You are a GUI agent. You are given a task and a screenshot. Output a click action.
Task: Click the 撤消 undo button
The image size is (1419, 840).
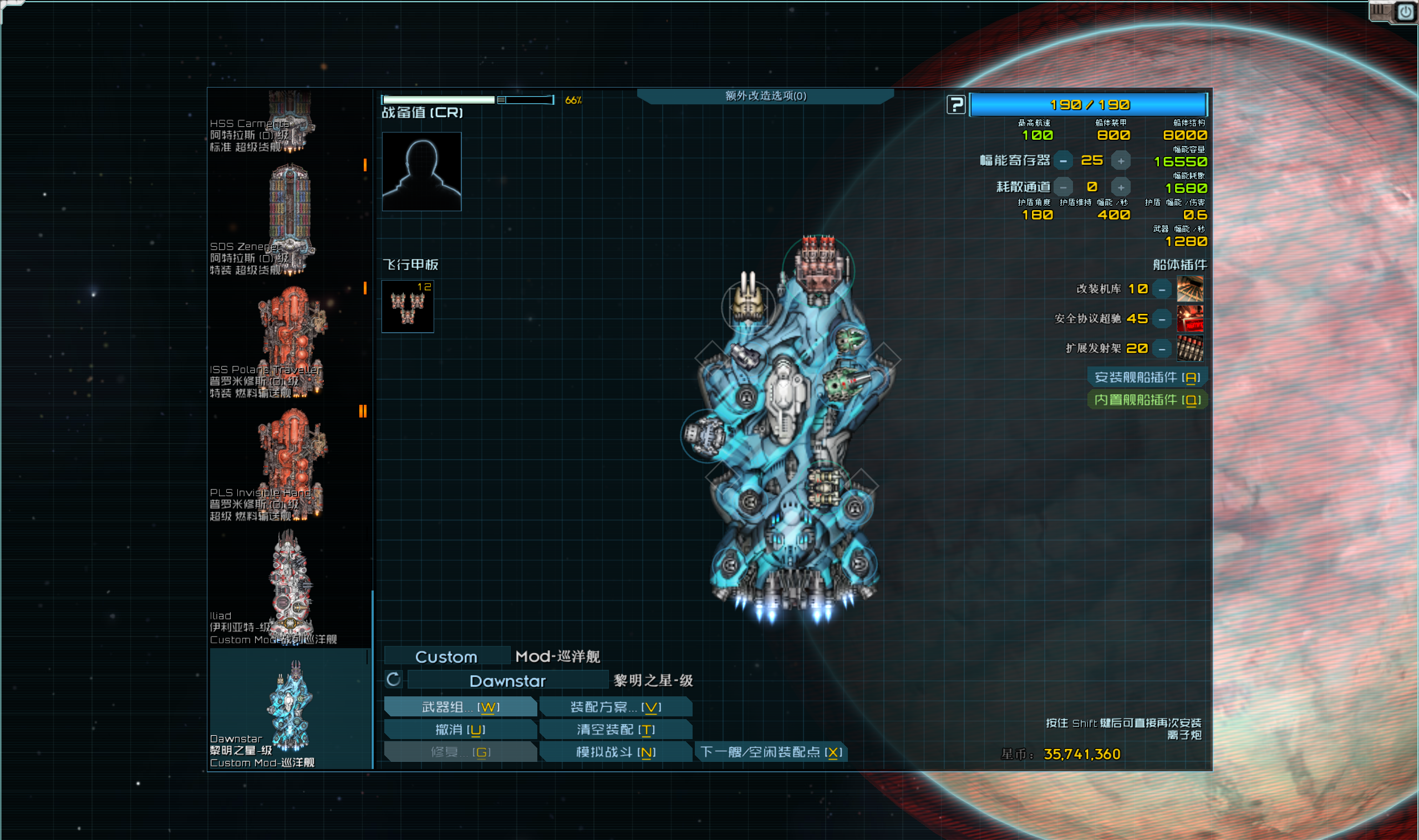[460, 730]
